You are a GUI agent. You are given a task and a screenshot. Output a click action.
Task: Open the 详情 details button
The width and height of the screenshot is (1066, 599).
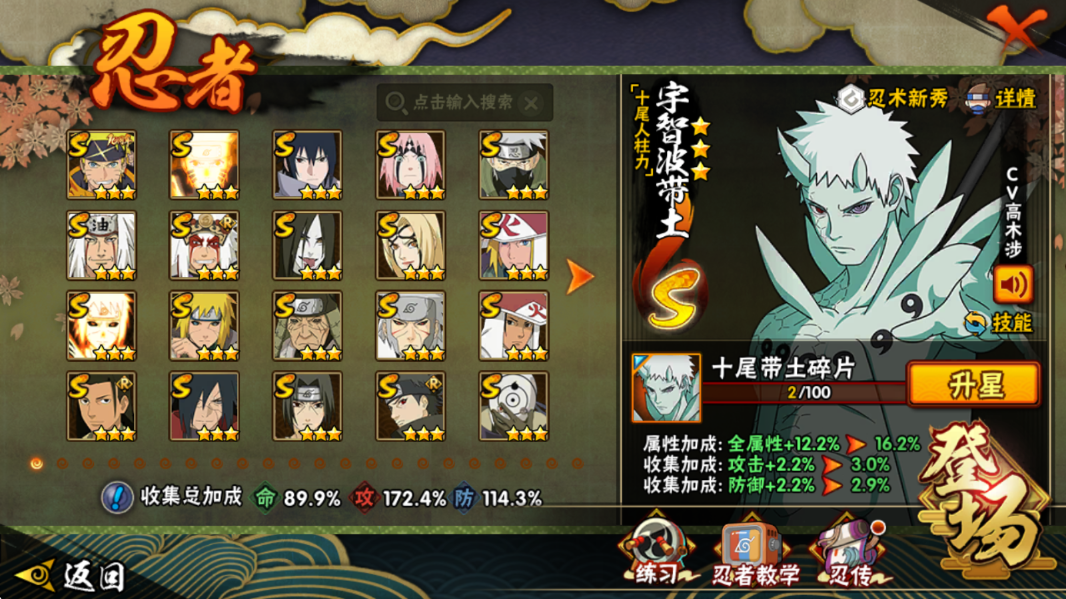1001,98
